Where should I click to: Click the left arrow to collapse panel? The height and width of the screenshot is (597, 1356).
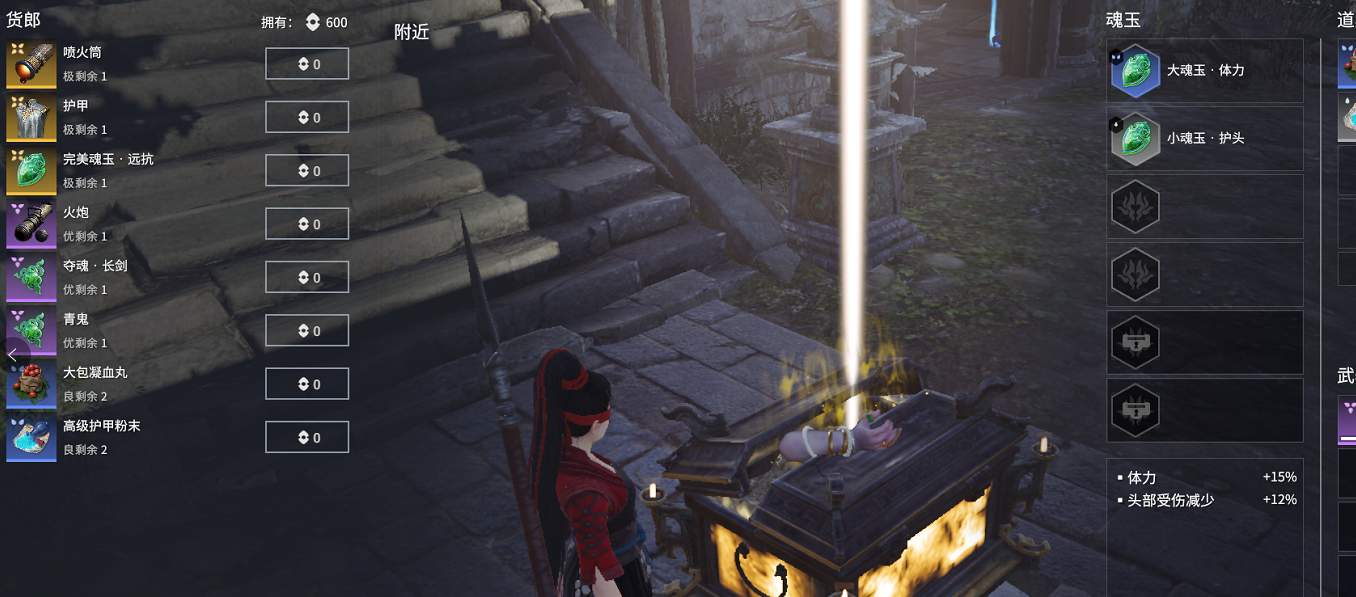coord(12,354)
